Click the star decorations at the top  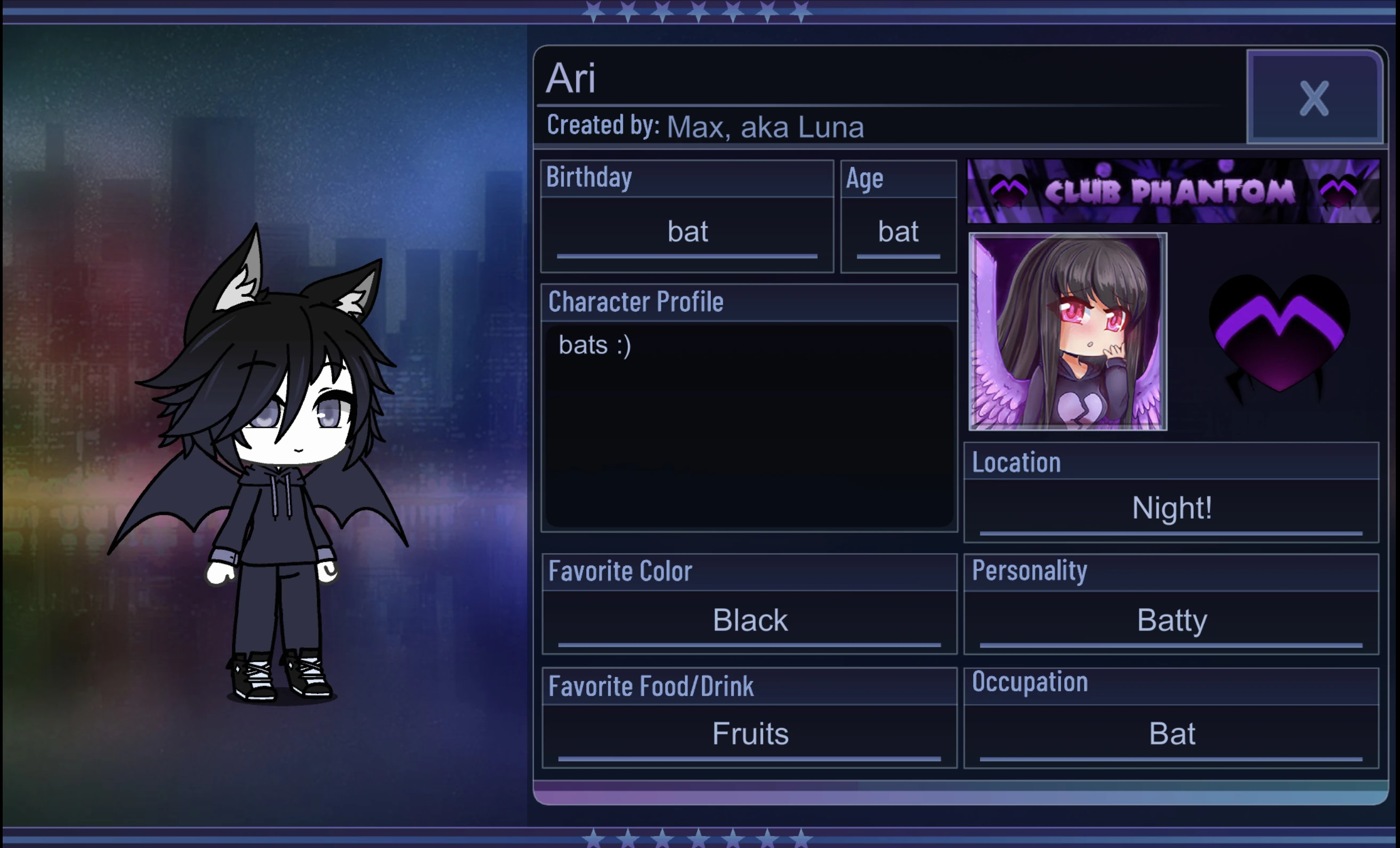tap(698, 11)
